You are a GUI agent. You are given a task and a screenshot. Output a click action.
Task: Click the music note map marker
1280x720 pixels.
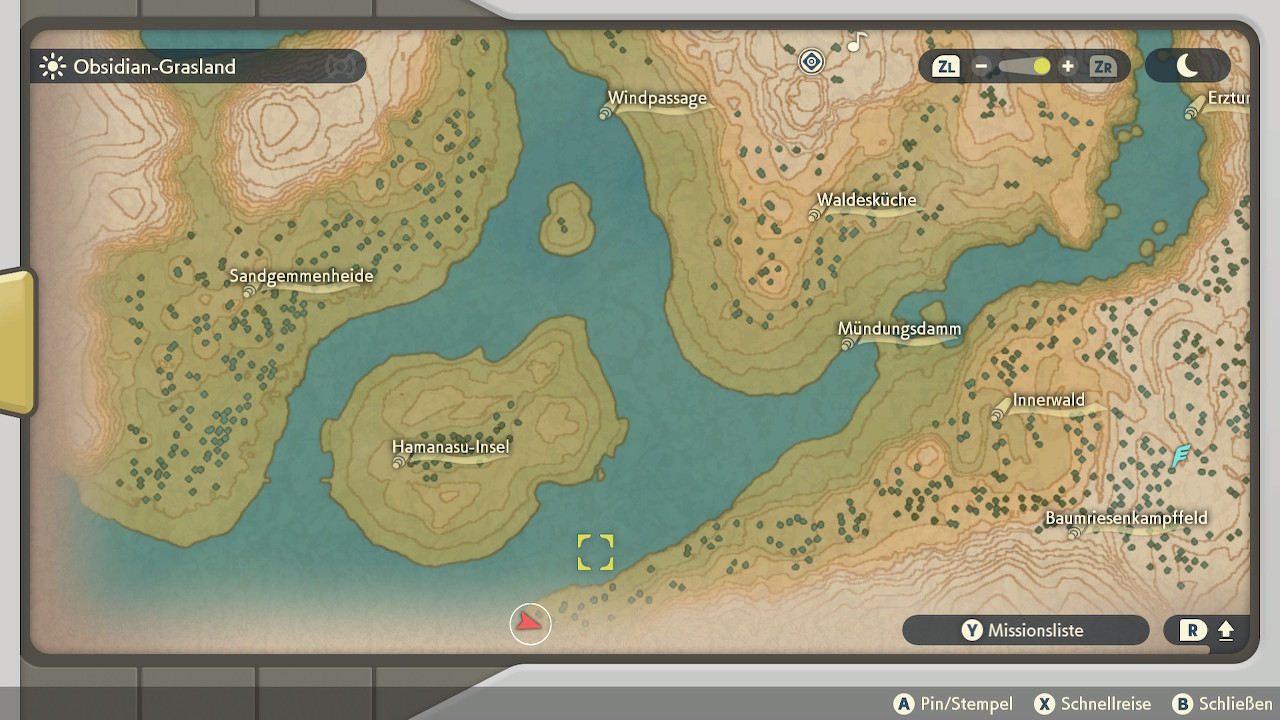tap(856, 42)
